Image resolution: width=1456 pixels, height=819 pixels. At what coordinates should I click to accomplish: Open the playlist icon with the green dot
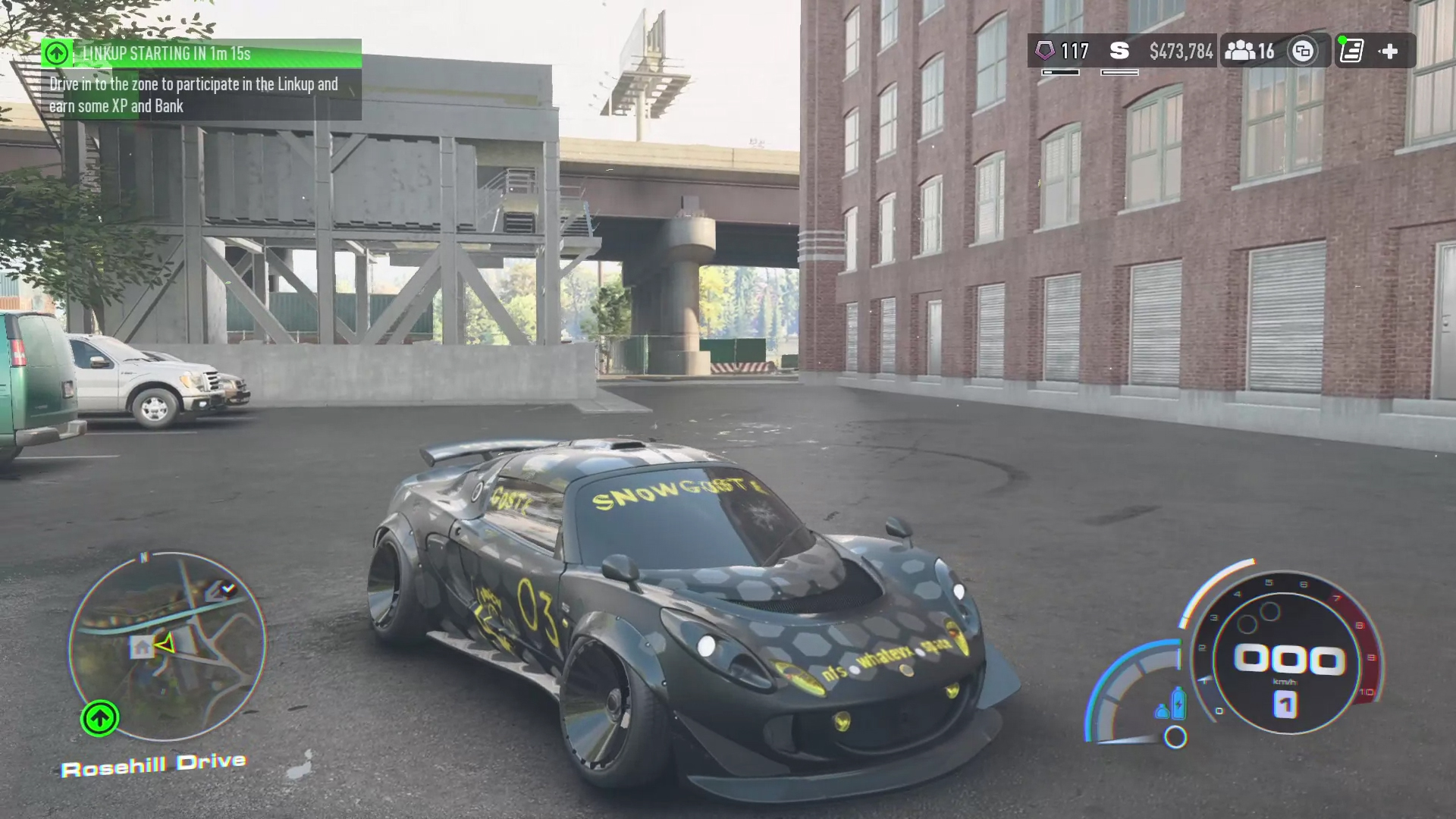pos(1351,51)
